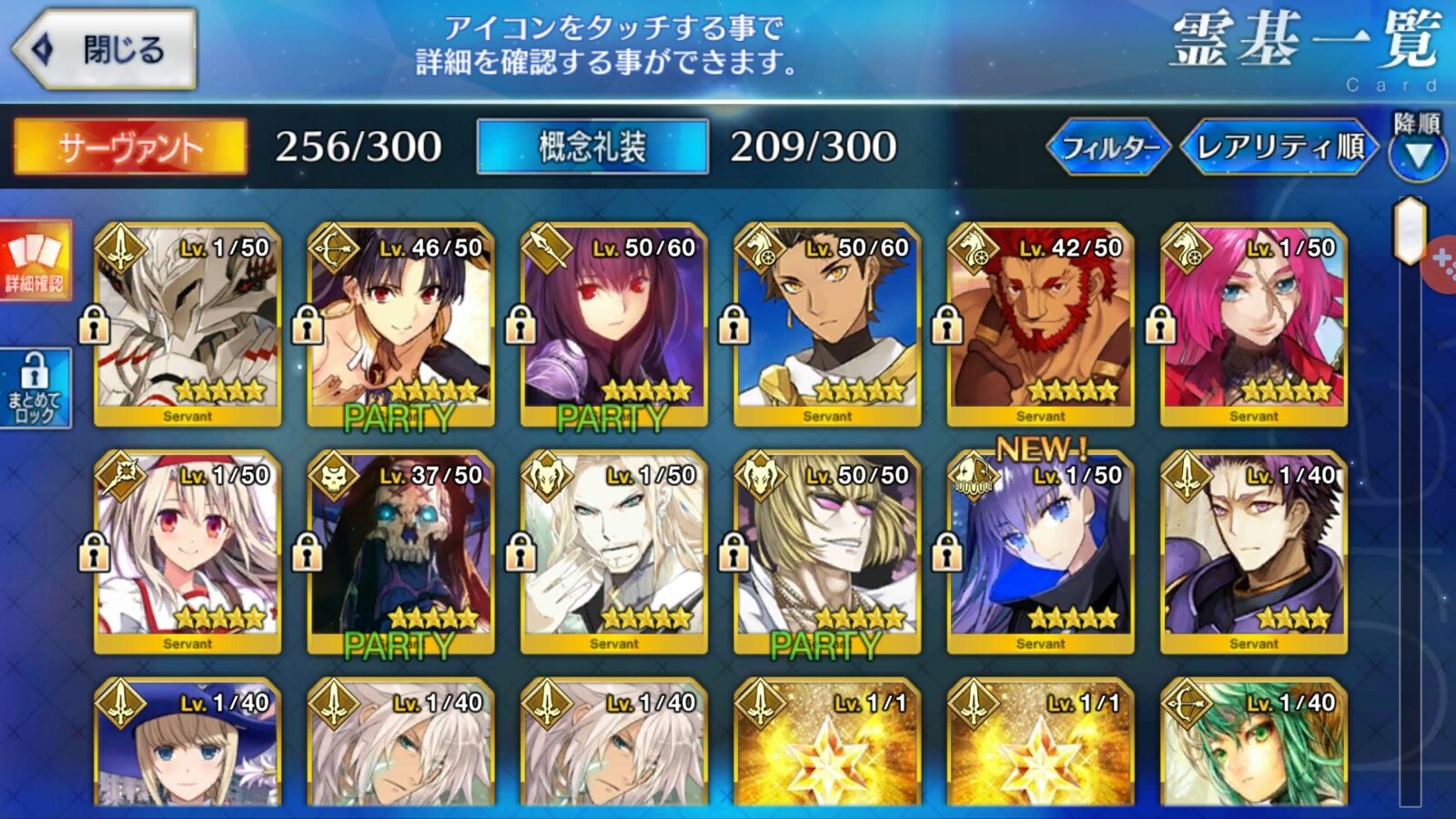1456x819 pixels.
Task: Select the four-star Saber Lv. 1/40 card
Action: point(1254,552)
